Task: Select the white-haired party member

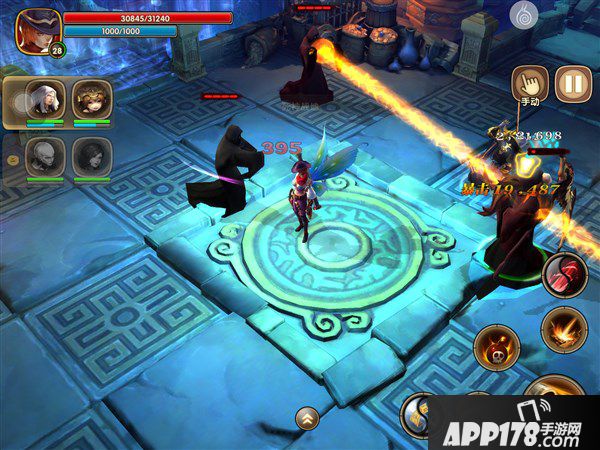Action: 46,98
